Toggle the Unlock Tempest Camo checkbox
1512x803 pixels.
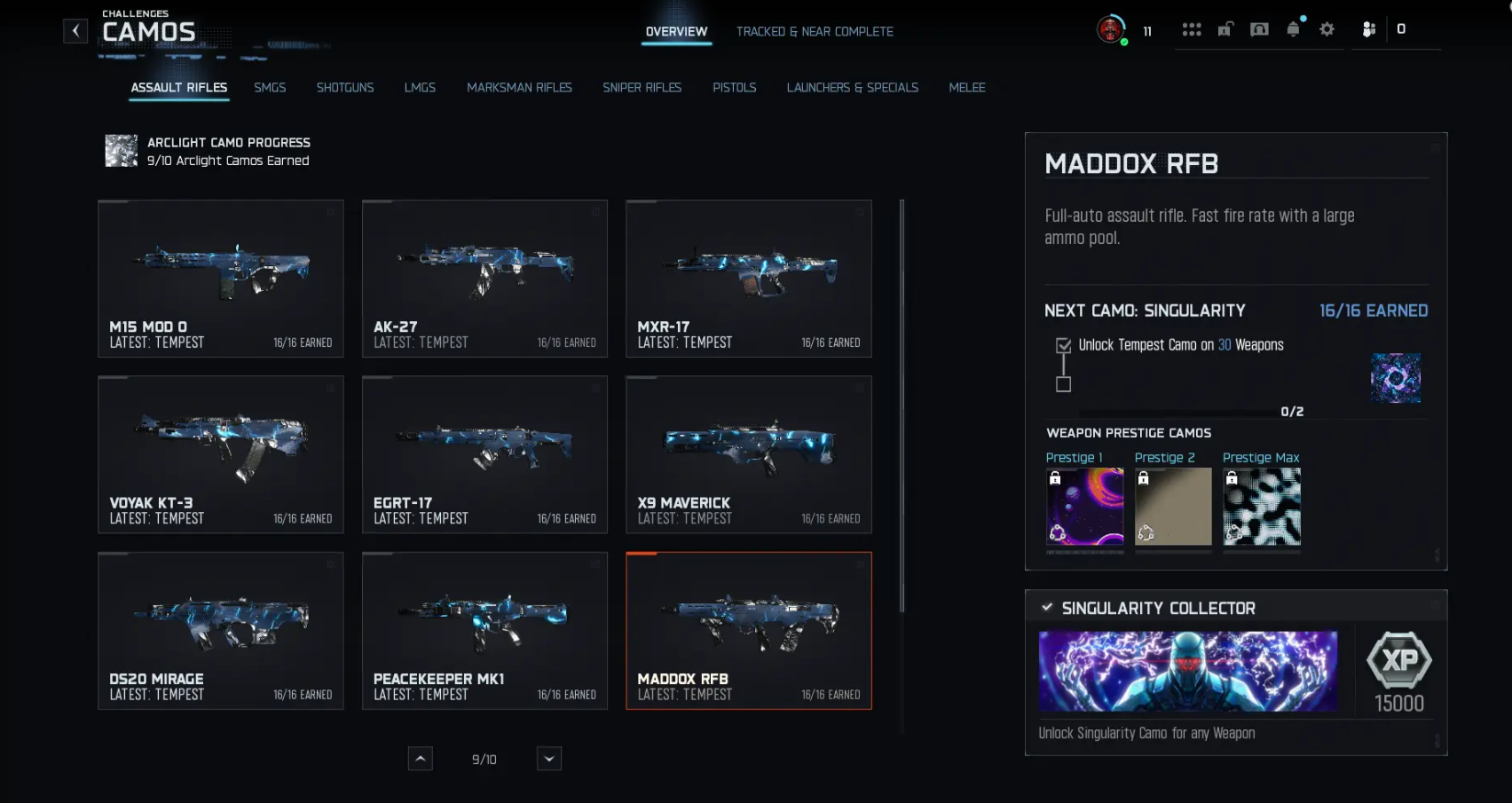tap(1062, 344)
